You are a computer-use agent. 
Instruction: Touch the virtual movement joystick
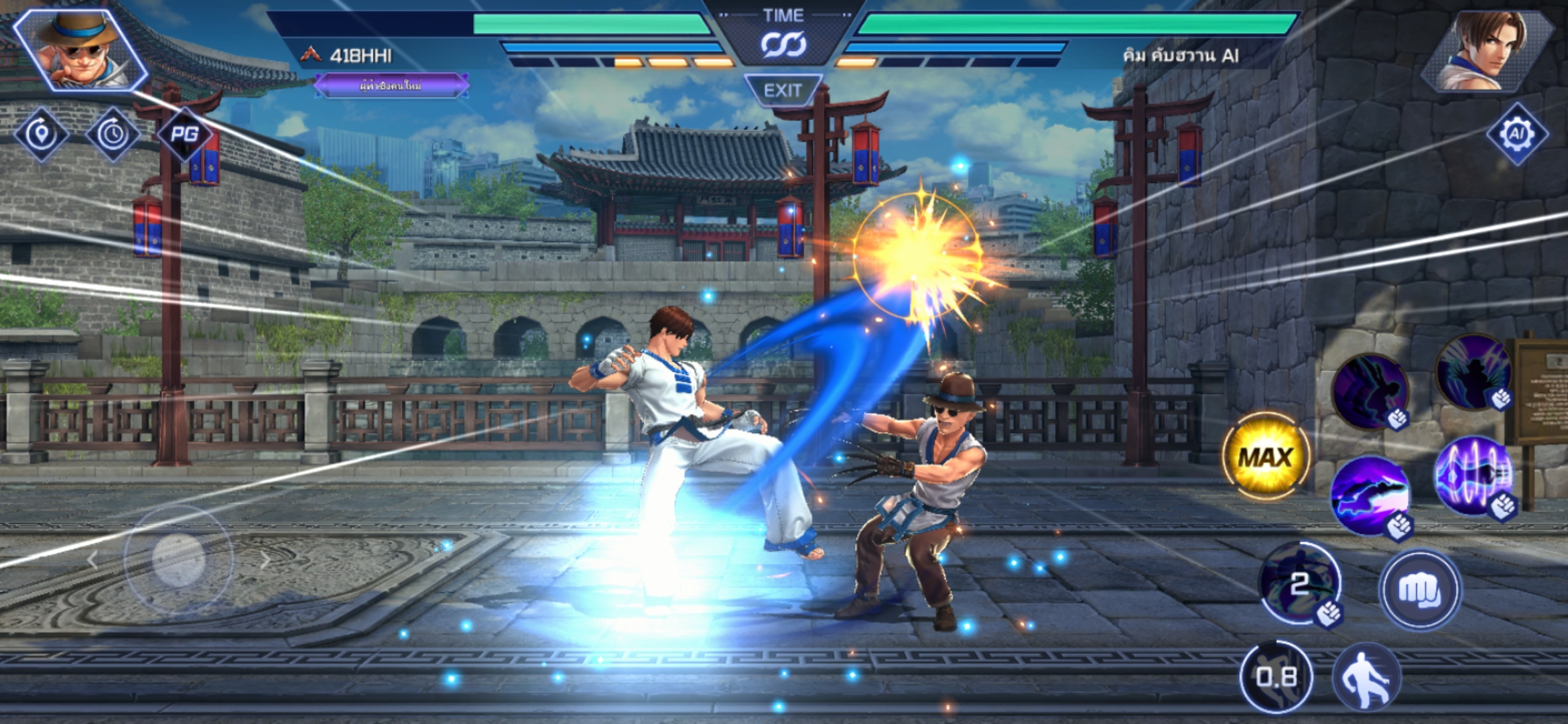pyautogui.click(x=178, y=558)
